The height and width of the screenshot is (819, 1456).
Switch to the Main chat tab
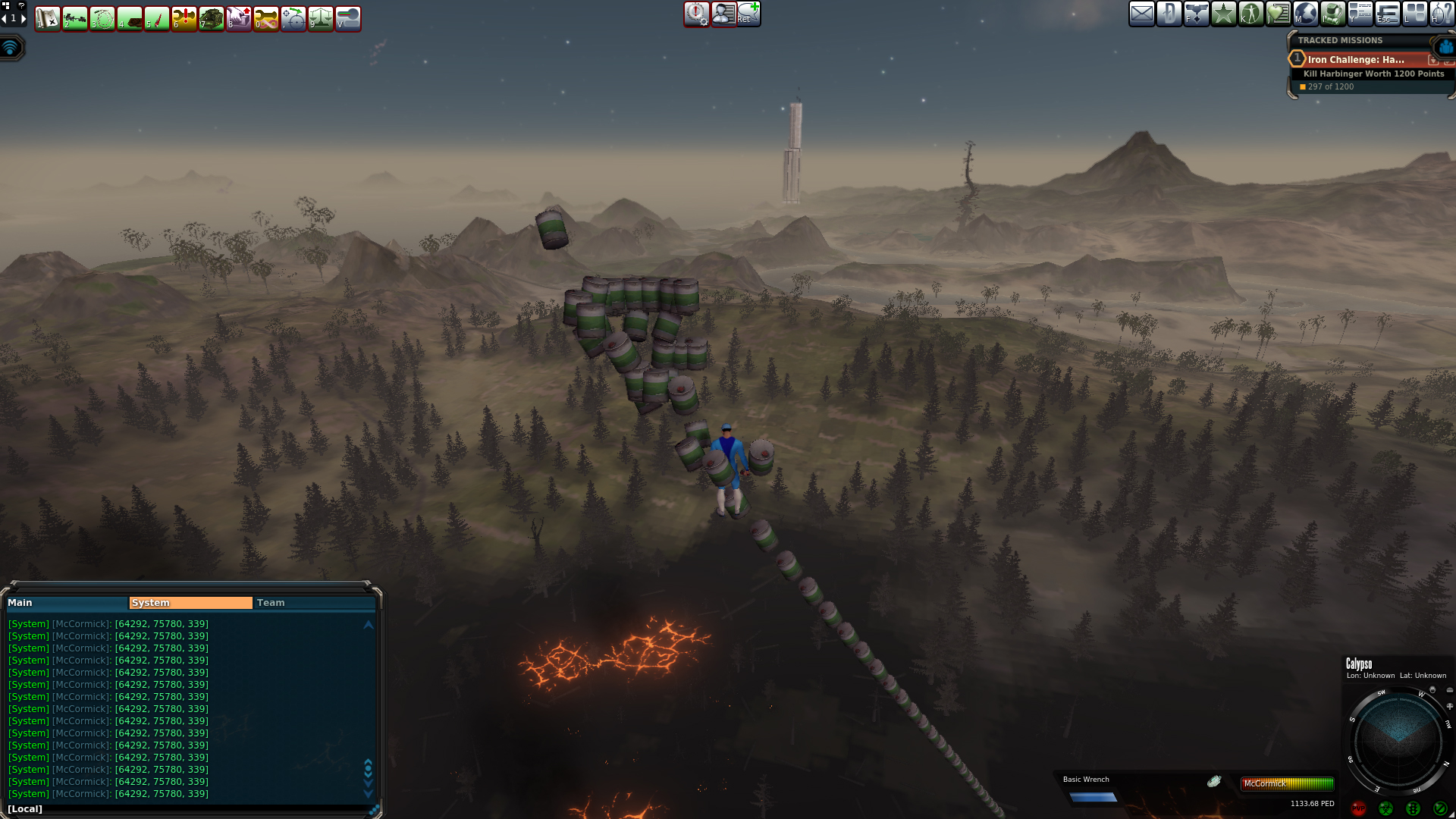pyautogui.click(x=67, y=603)
